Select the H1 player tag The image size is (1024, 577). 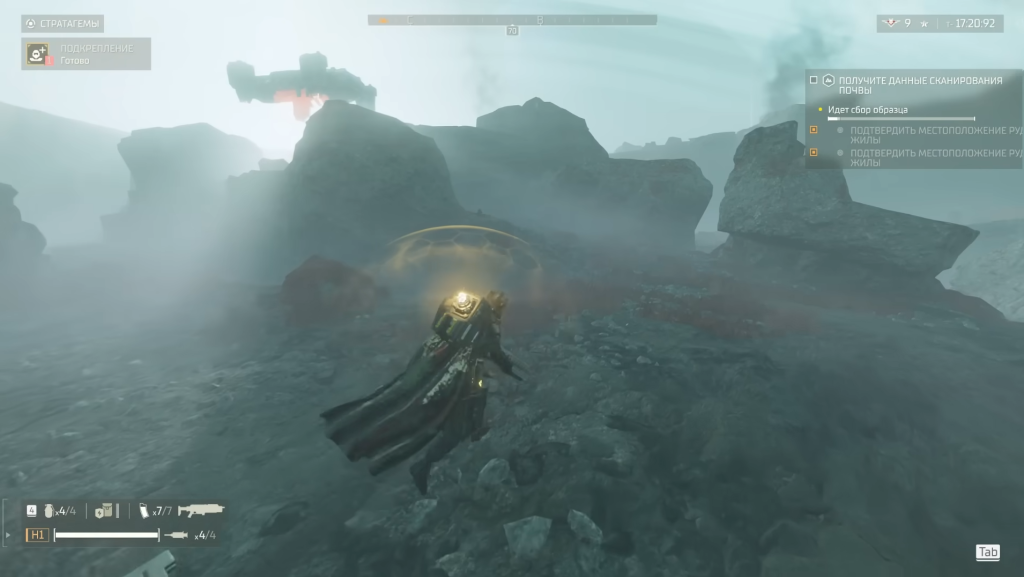coord(37,535)
